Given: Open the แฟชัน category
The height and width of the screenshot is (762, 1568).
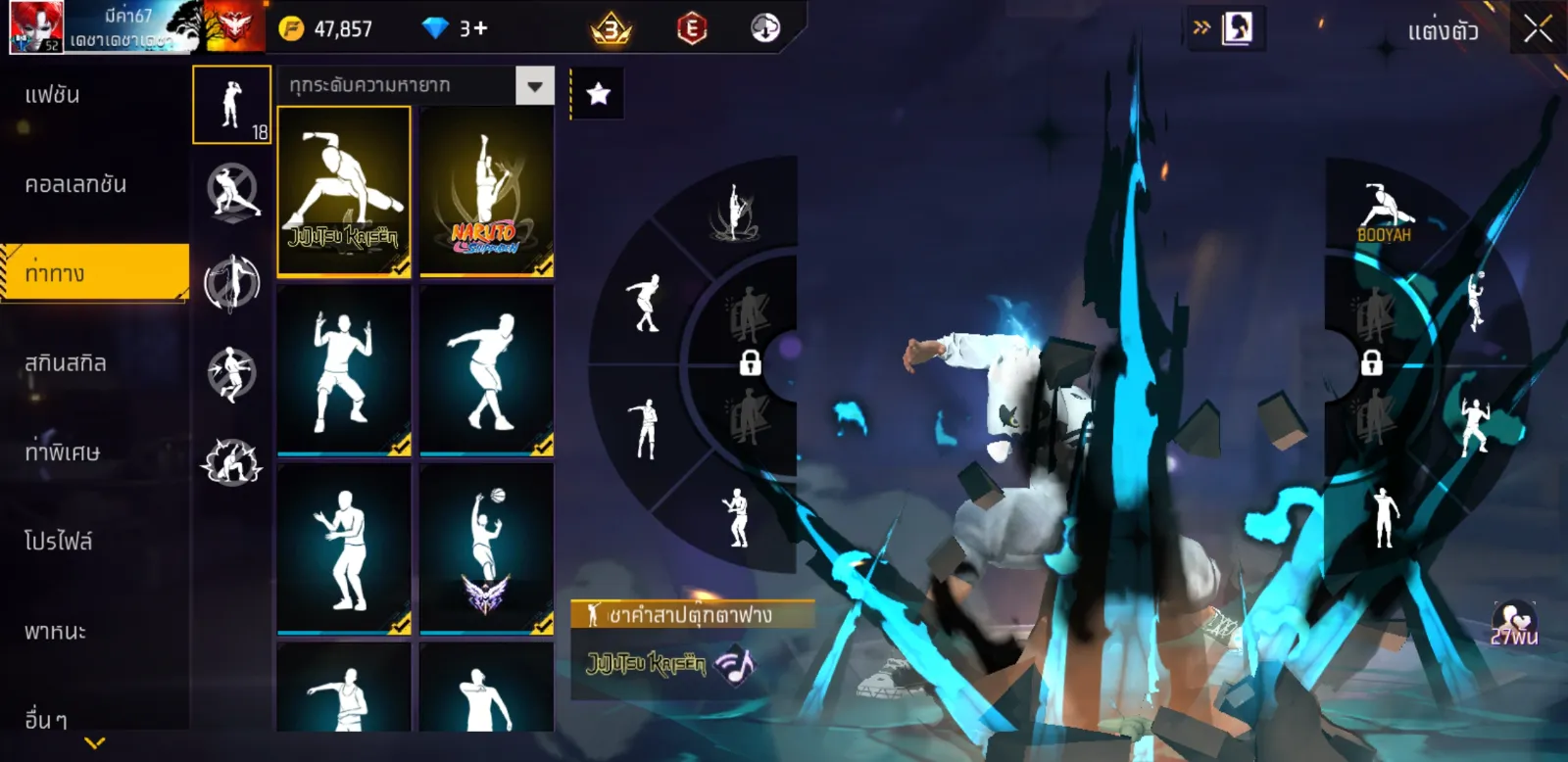Looking at the screenshot, I should pos(53,95).
